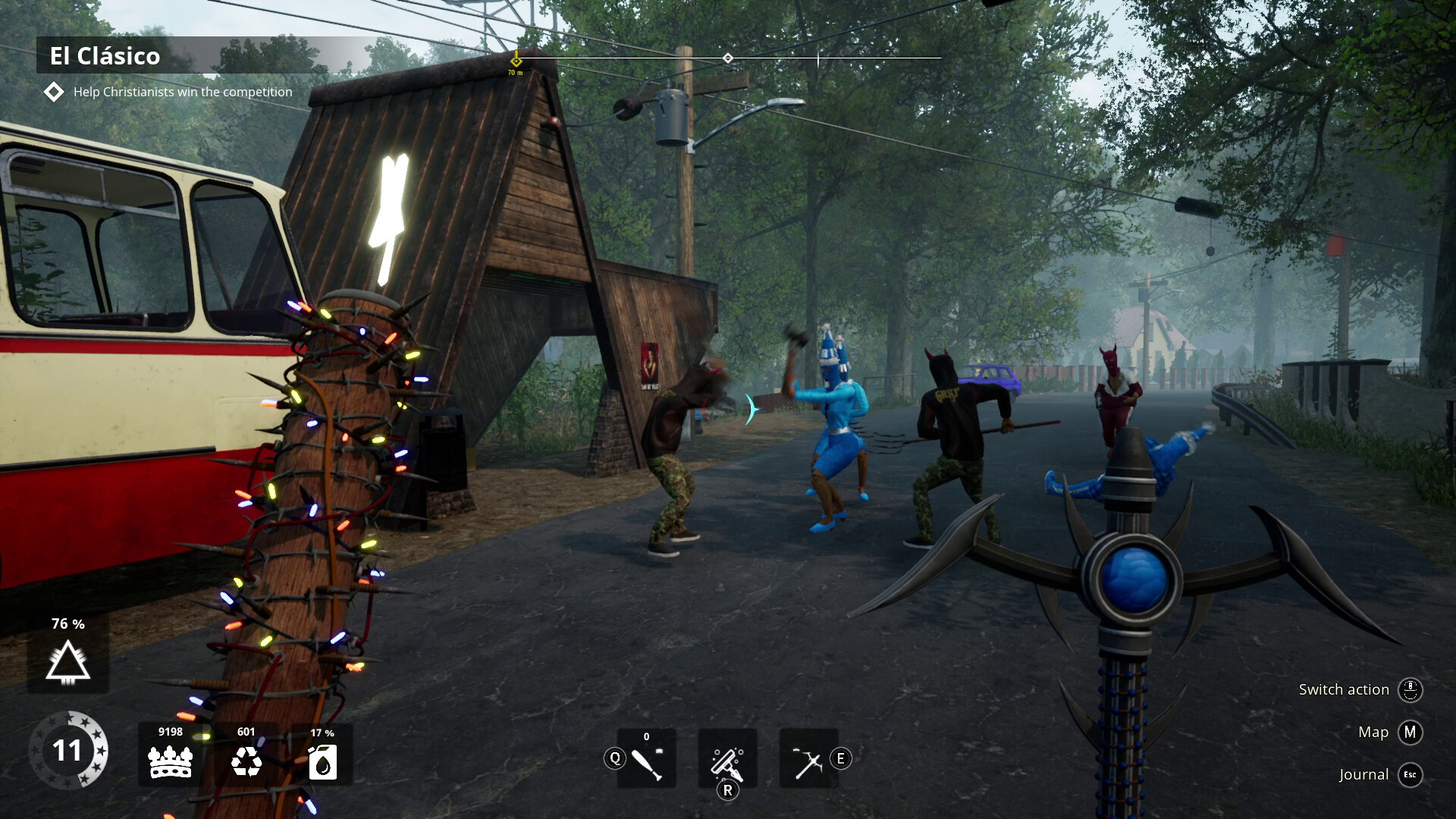The width and height of the screenshot is (1456, 819).
Task: Click the white diamond compass marker
Action: click(x=728, y=58)
